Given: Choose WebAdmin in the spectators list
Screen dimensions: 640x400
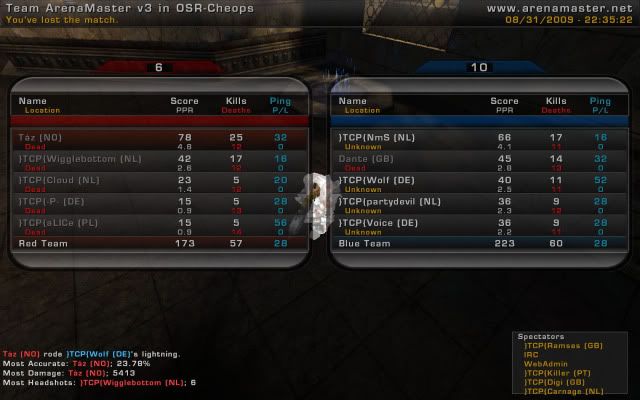Looking at the screenshot, I should pyautogui.click(x=545, y=363).
